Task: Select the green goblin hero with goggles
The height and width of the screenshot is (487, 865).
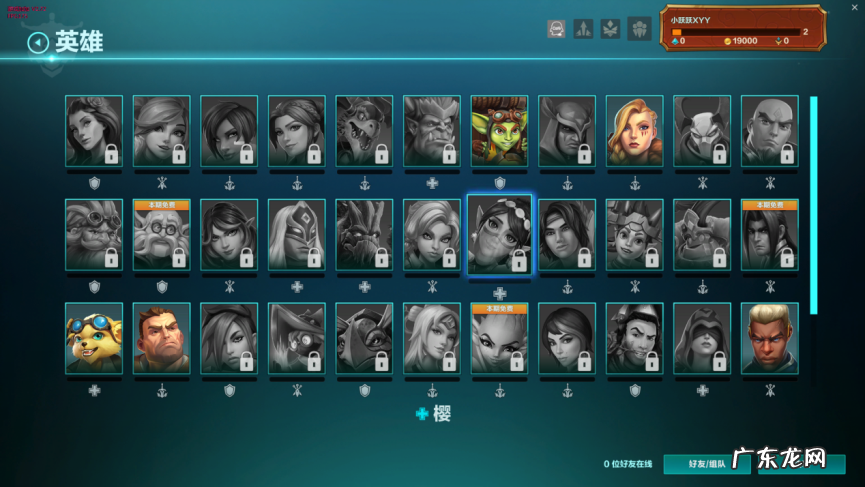Action: coord(499,131)
